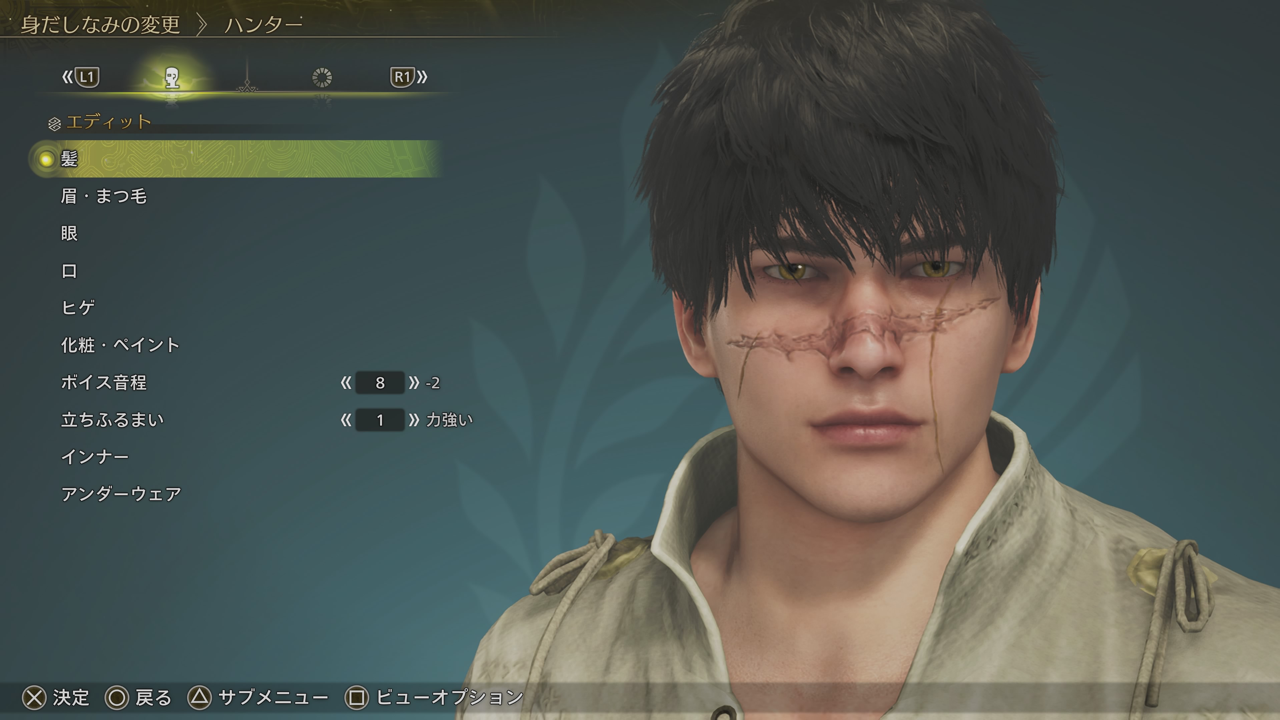Increase ボイス音程 with its right arrow
This screenshot has height=720, width=1280.
414,383
